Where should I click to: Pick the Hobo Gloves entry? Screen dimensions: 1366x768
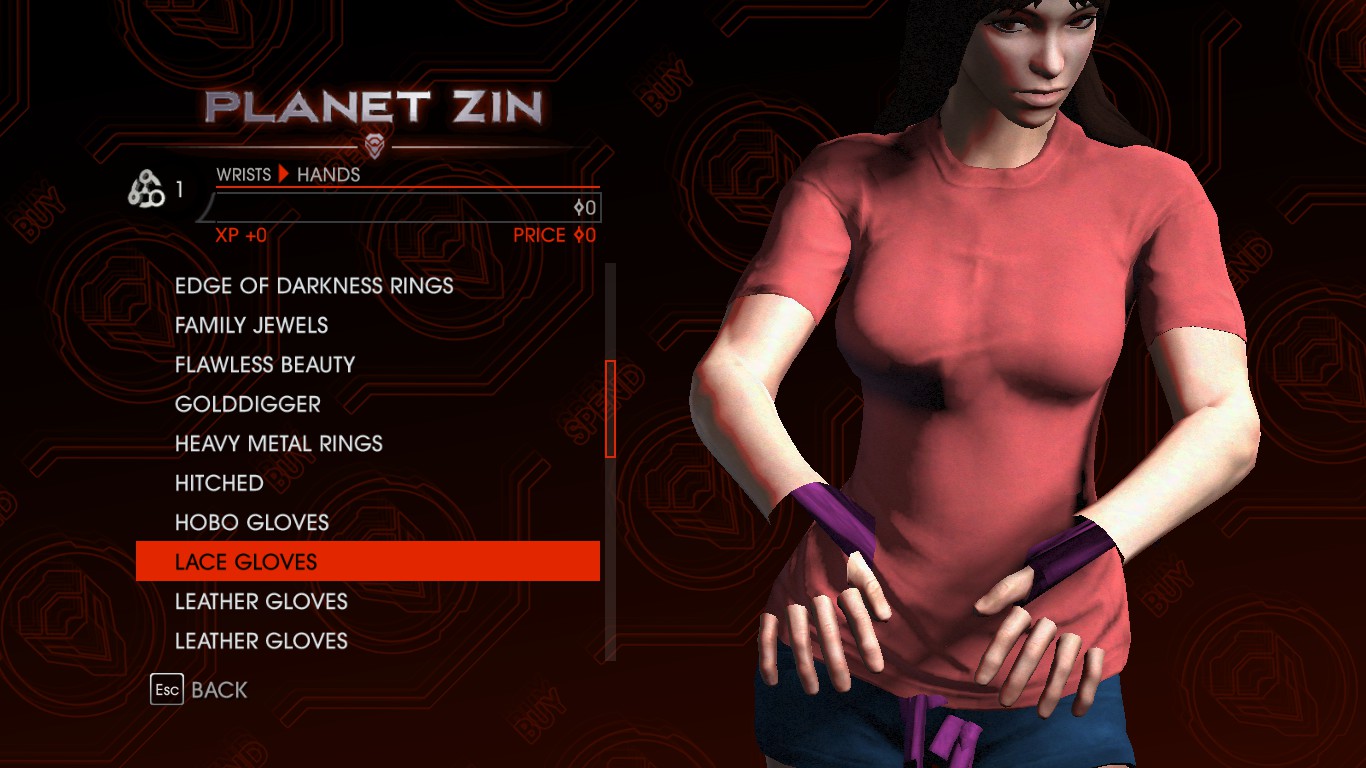pos(252,523)
